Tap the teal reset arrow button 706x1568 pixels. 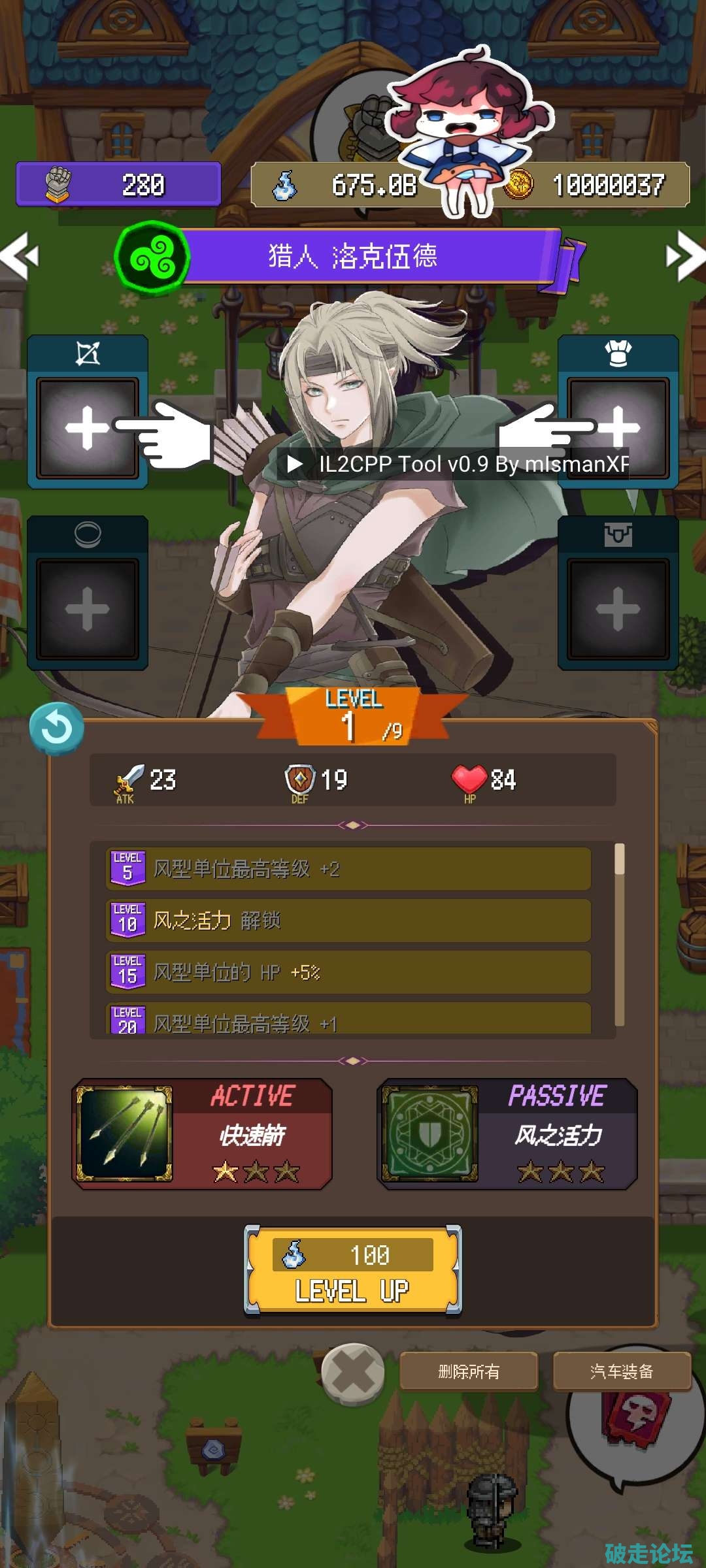click(x=57, y=728)
